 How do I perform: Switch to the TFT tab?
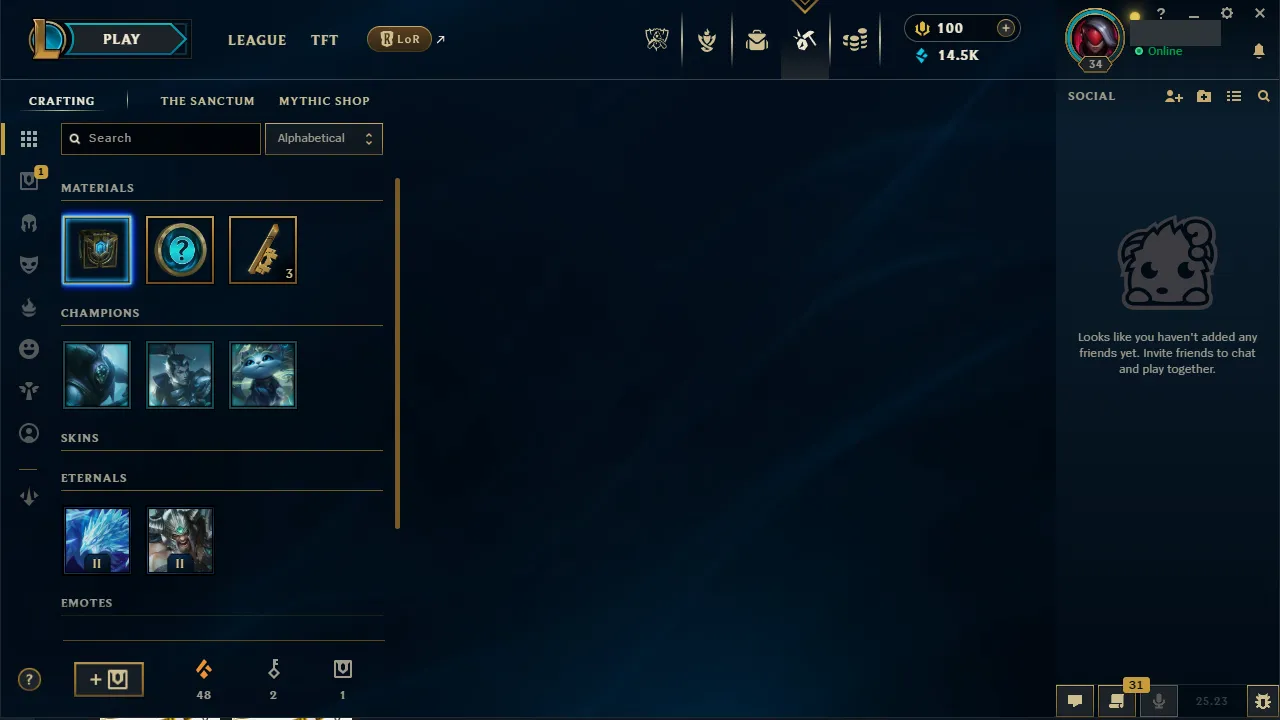324,40
